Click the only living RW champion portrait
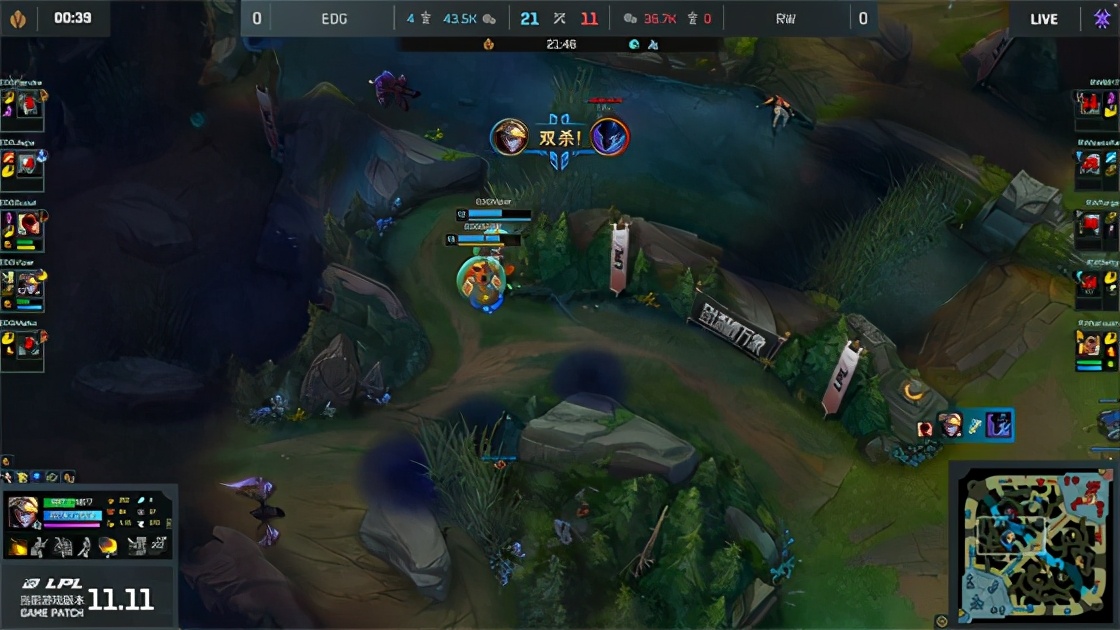Image resolution: width=1120 pixels, height=630 pixels. pos(1090,345)
